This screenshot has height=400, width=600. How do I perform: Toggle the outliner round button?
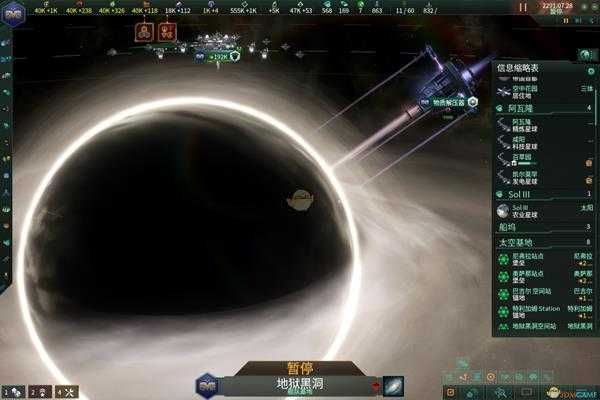click(x=582, y=54)
